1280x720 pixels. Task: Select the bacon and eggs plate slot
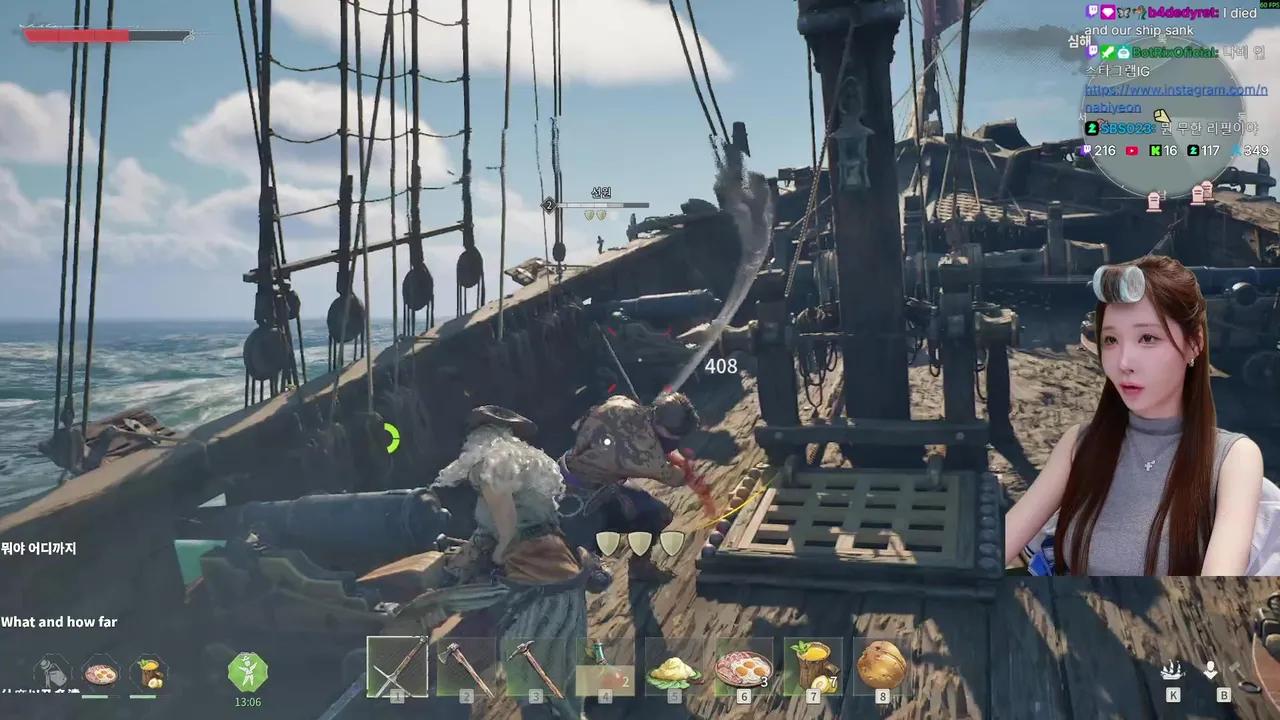743,666
